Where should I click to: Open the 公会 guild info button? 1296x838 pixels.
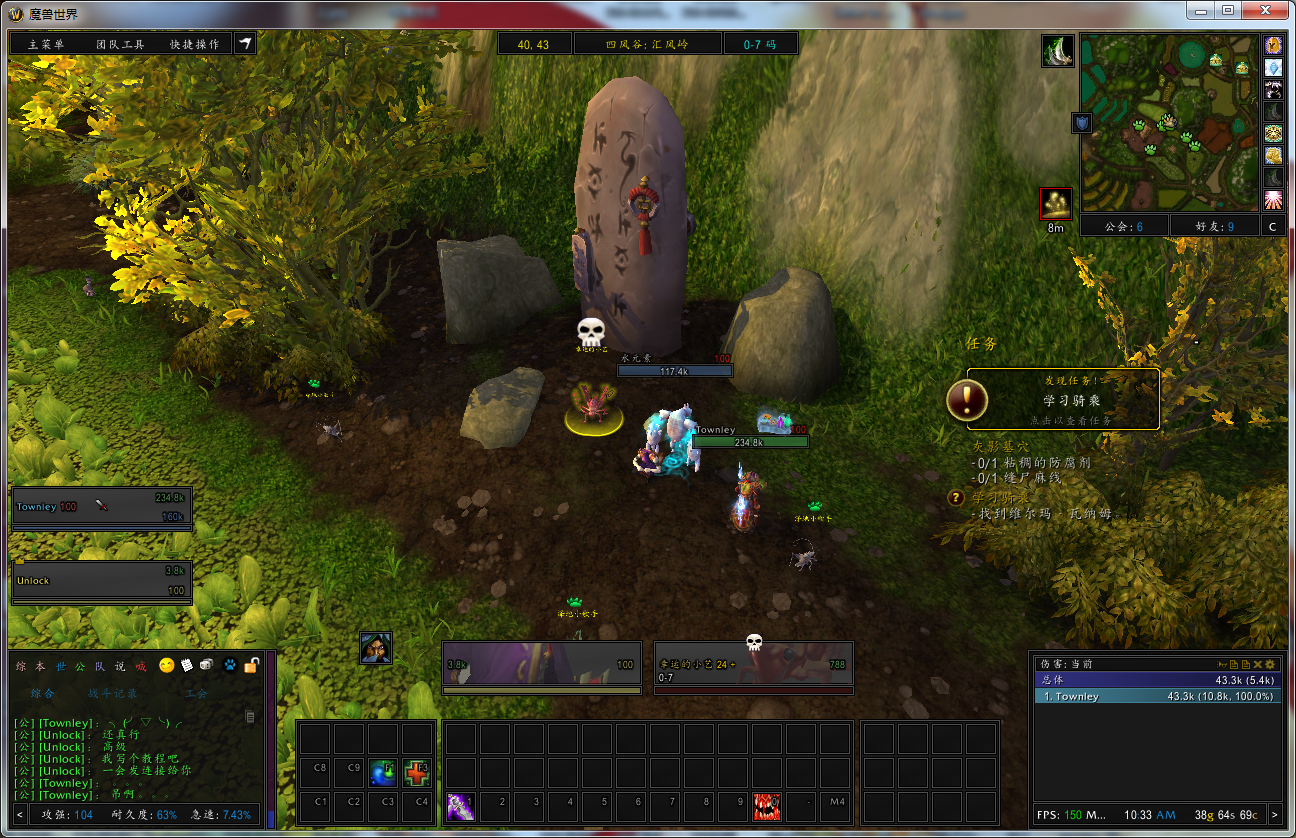coord(1124,226)
